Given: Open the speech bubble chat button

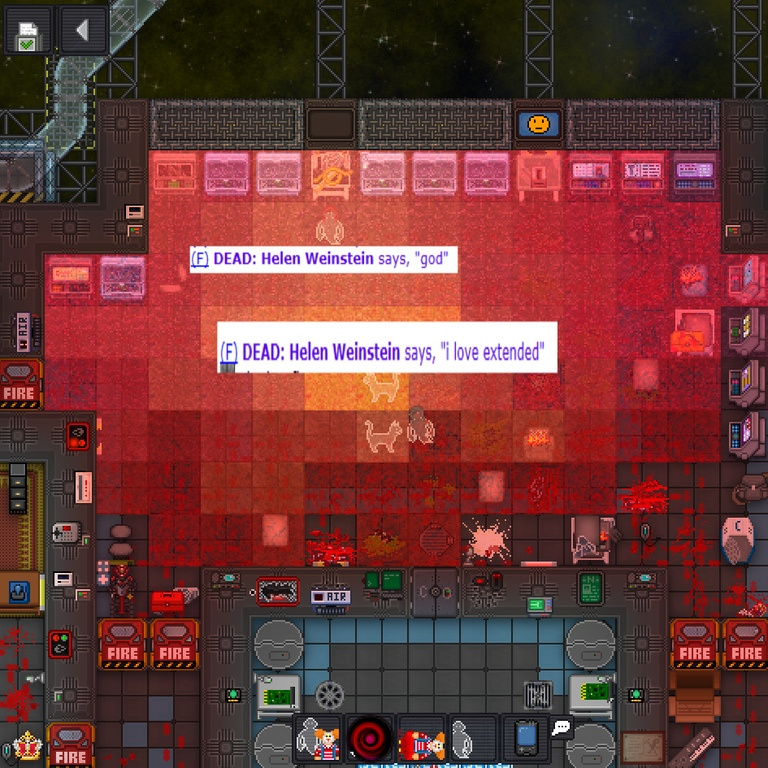Looking at the screenshot, I should 561,728.
